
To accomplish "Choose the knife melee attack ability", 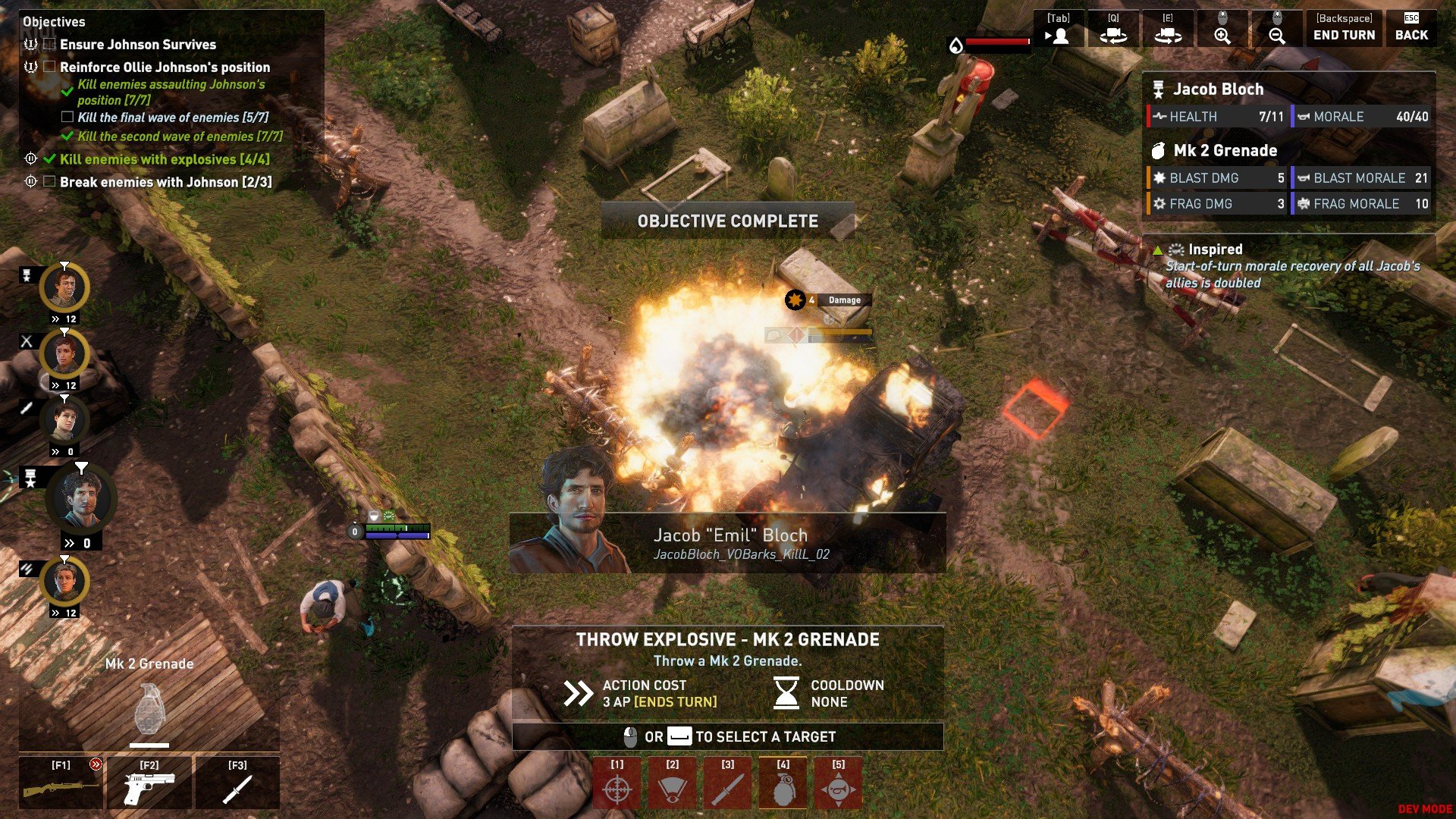I will 728,783.
